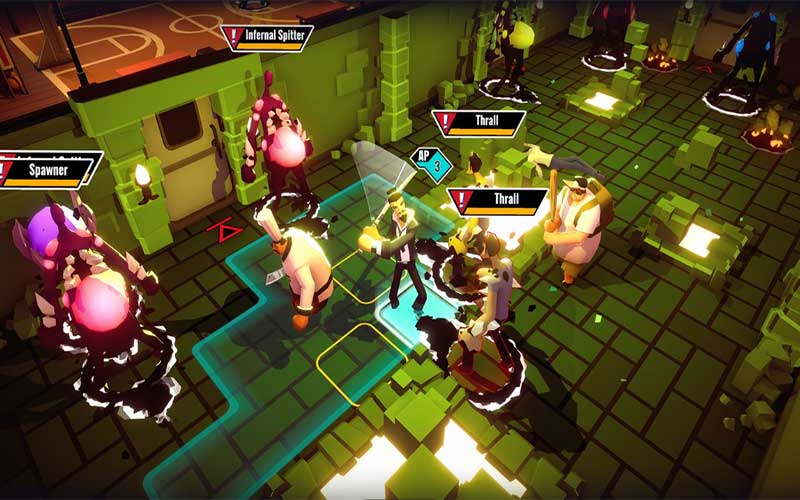Target the Spawner enemy nameplate
This screenshot has width=800, height=500.
point(50,170)
